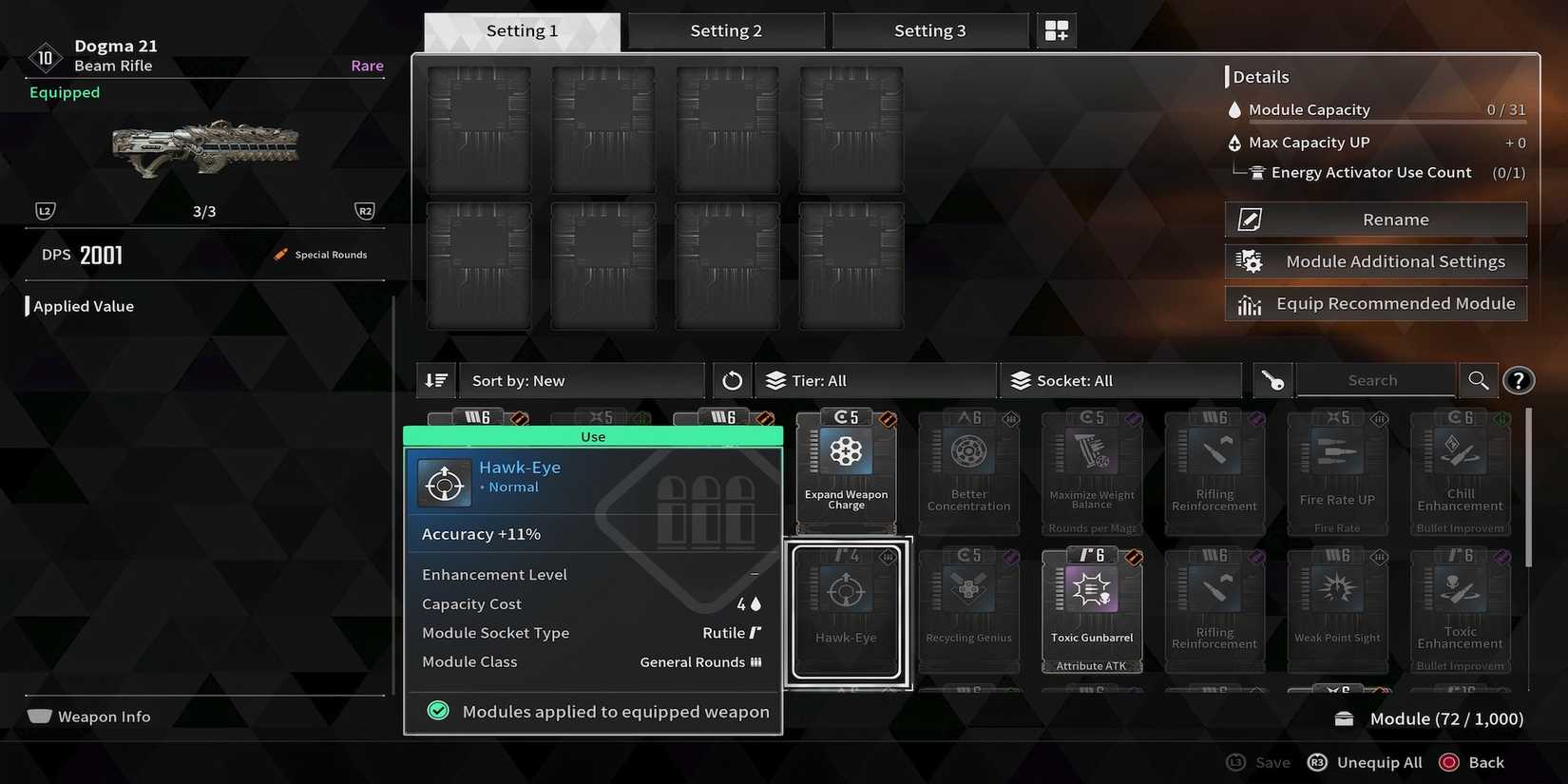Switch to the Setting 3 tab
This screenshot has height=784, width=1568.
pyautogui.click(x=930, y=29)
